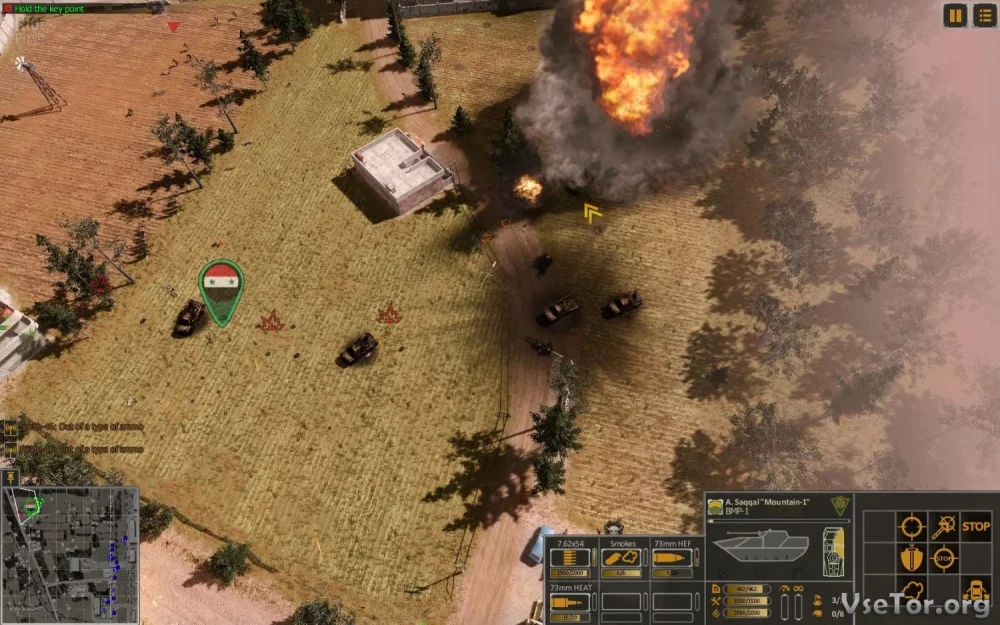Use the crossed-out wrench order icon

(943, 526)
